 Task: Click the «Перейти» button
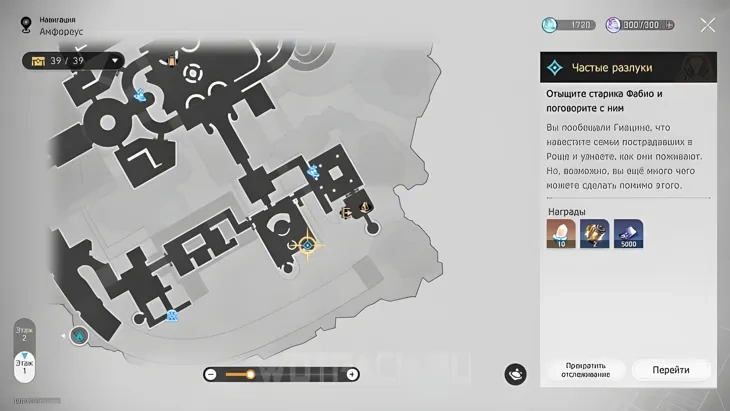click(671, 369)
